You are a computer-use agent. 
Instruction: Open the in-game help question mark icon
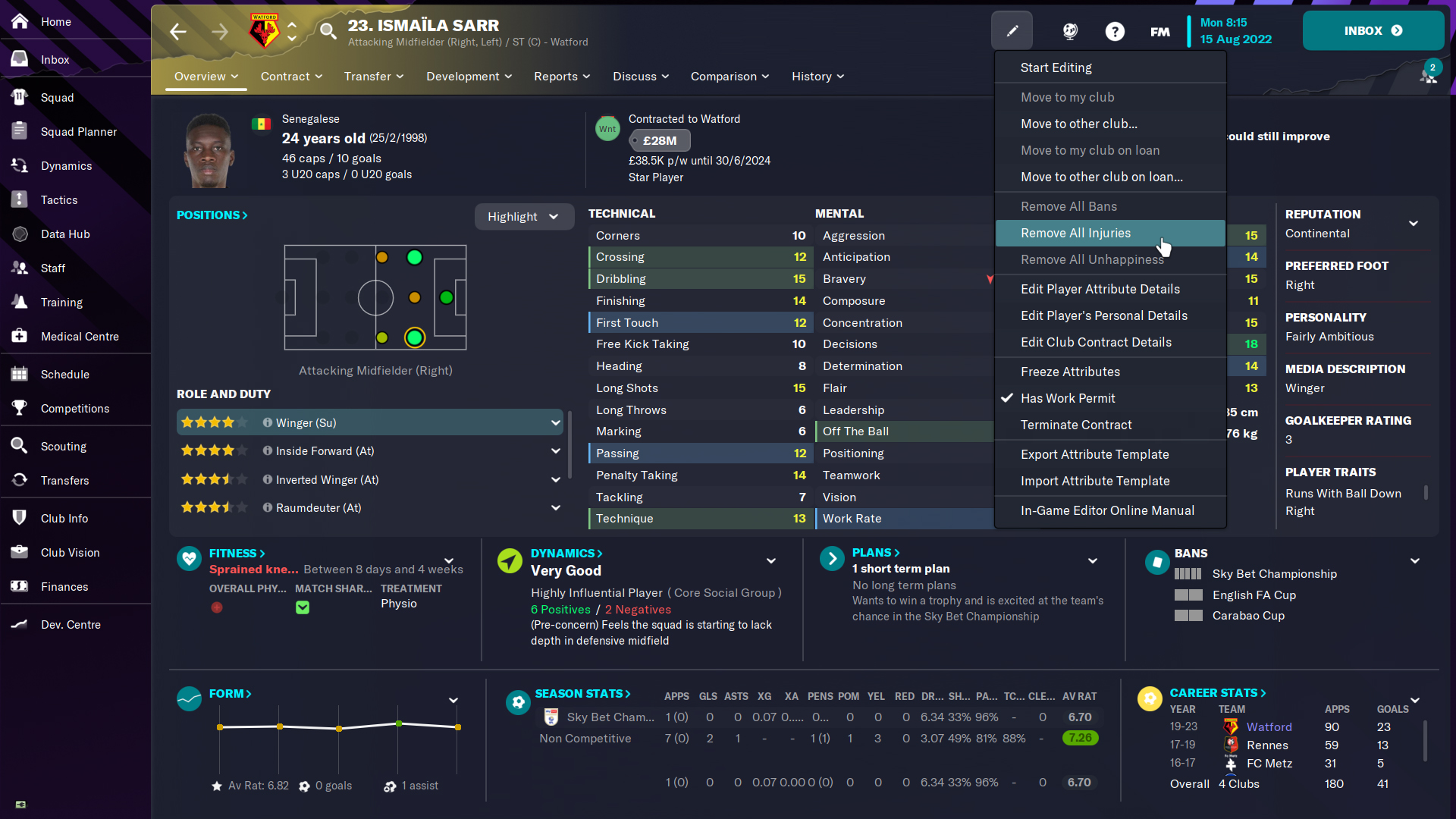click(x=1115, y=31)
